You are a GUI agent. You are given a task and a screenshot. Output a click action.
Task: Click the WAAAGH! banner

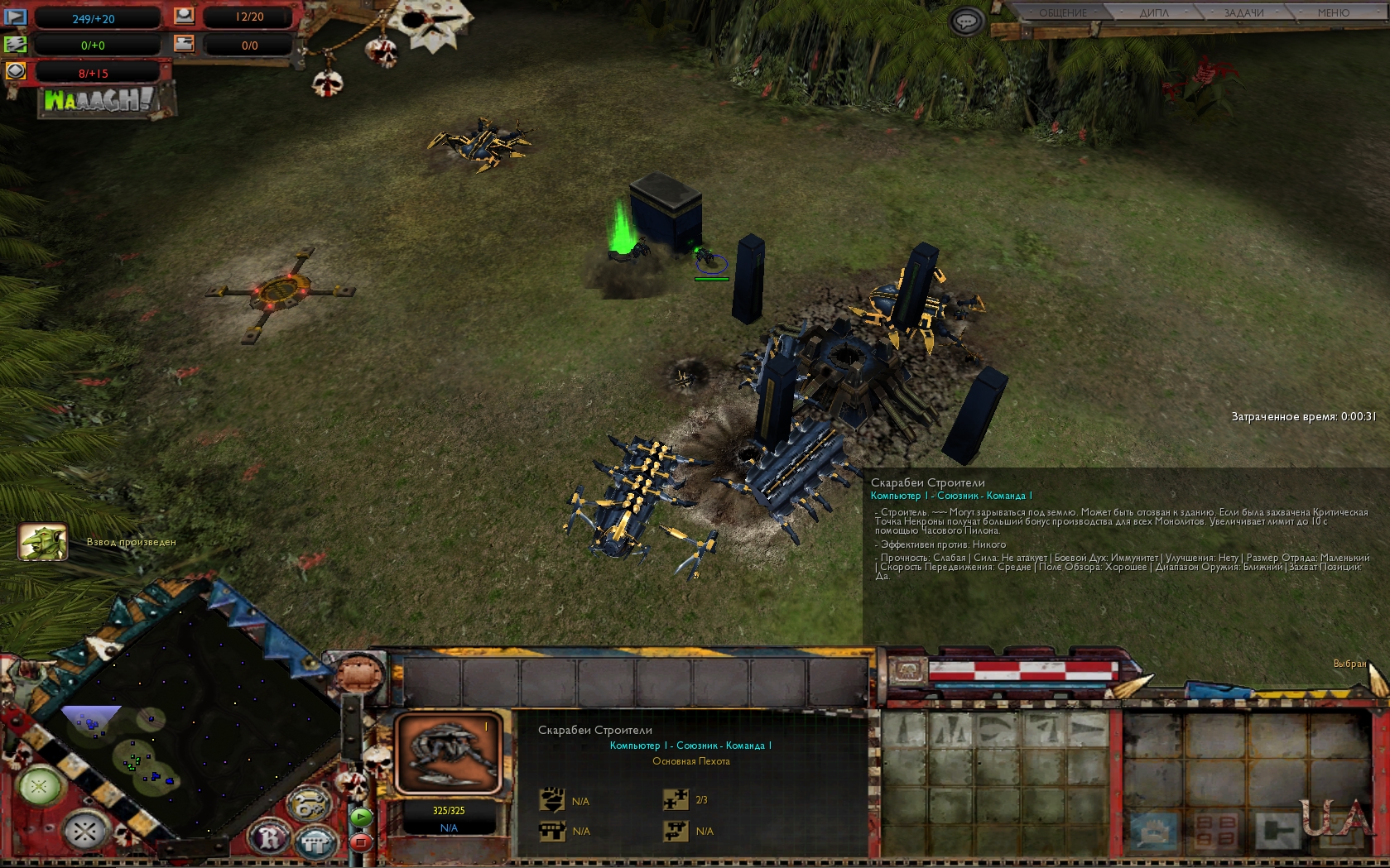[x=99, y=101]
